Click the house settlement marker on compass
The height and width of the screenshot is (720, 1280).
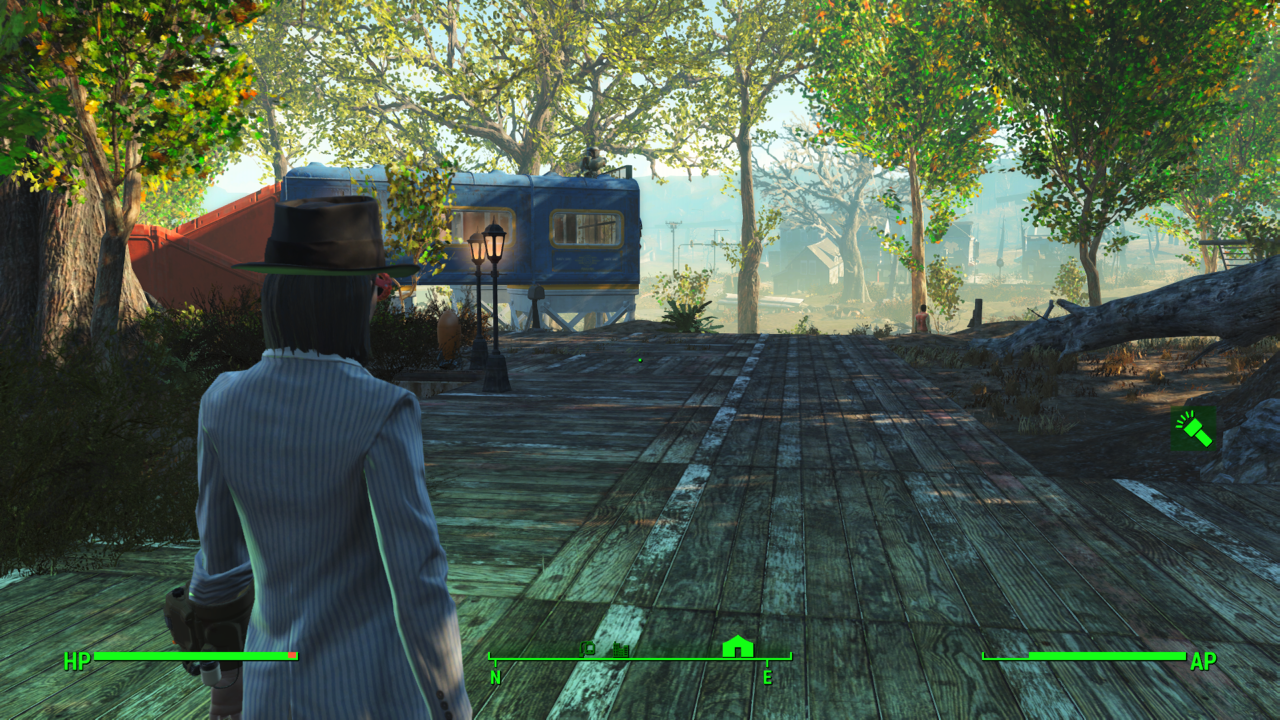tap(737, 646)
